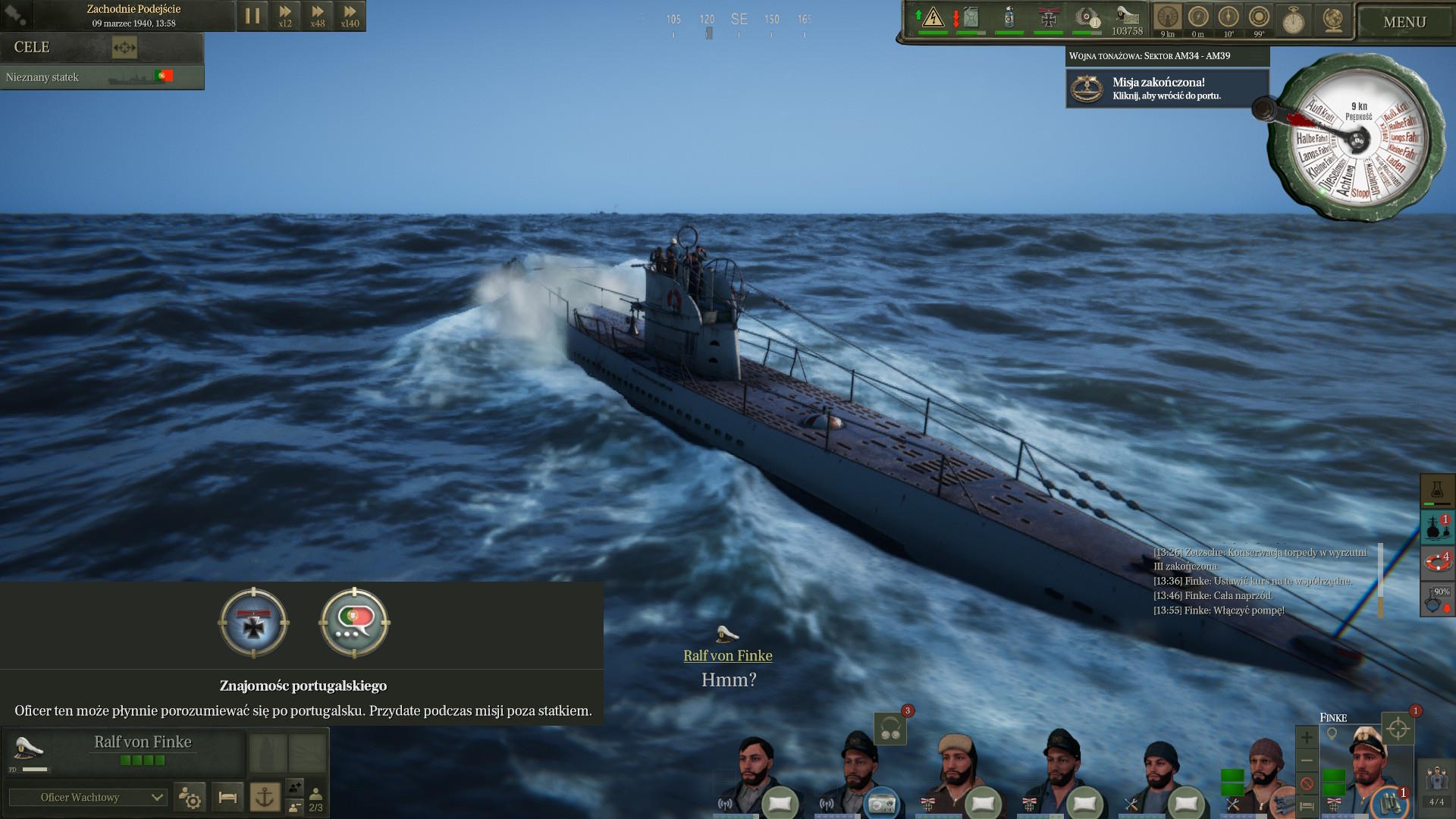1456x819 pixels.
Task: Click the headphones hydrophone icon
Action: coord(890,730)
